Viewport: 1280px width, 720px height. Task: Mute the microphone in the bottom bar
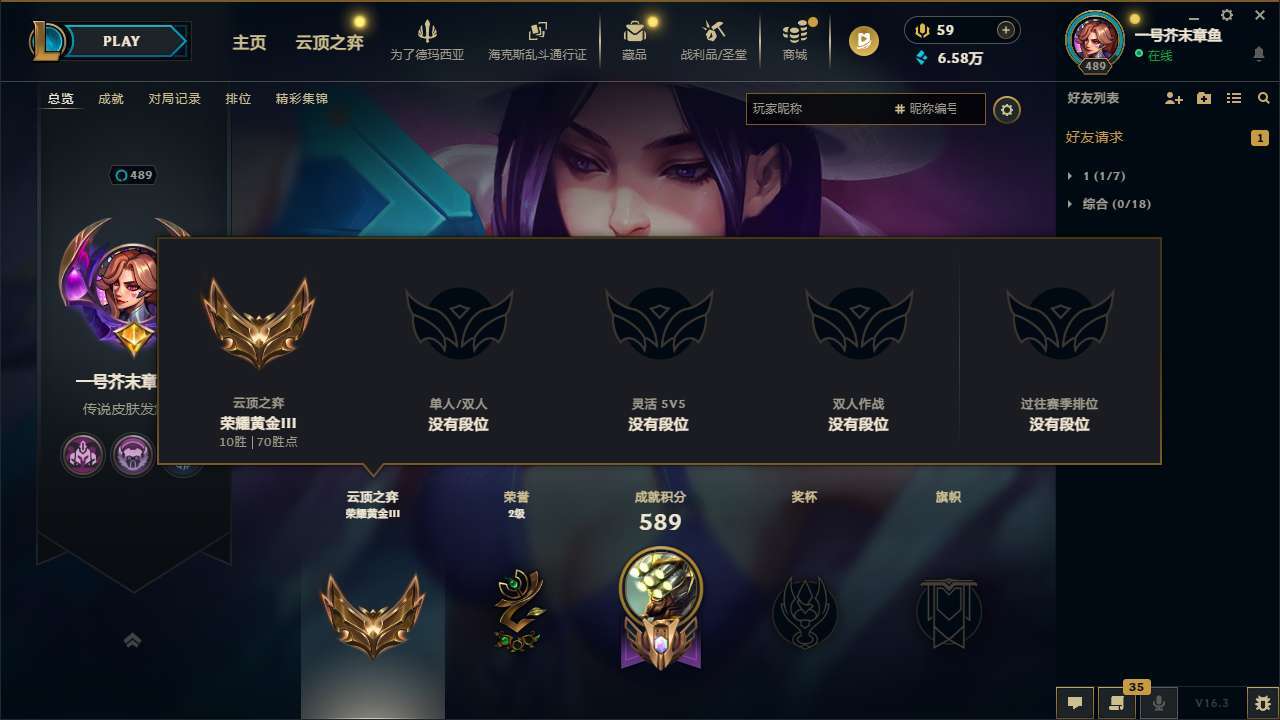click(x=1158, y=703)
